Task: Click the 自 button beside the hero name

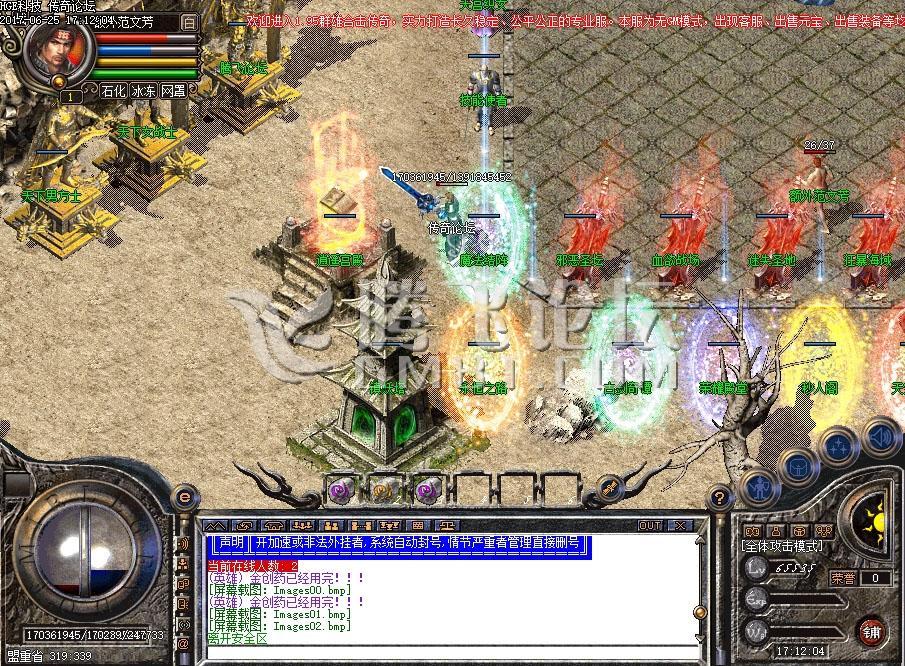Action: coord(190,20)
